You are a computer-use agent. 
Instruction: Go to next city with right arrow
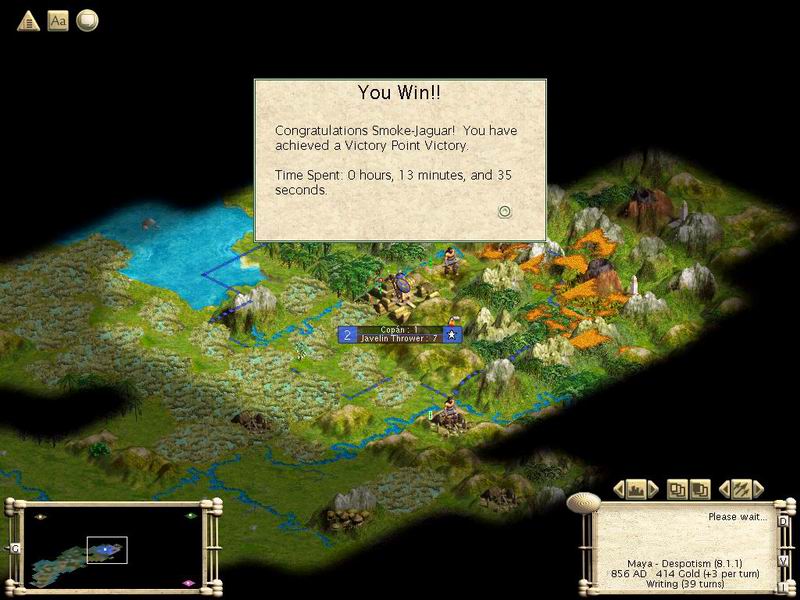pos(654,489)
